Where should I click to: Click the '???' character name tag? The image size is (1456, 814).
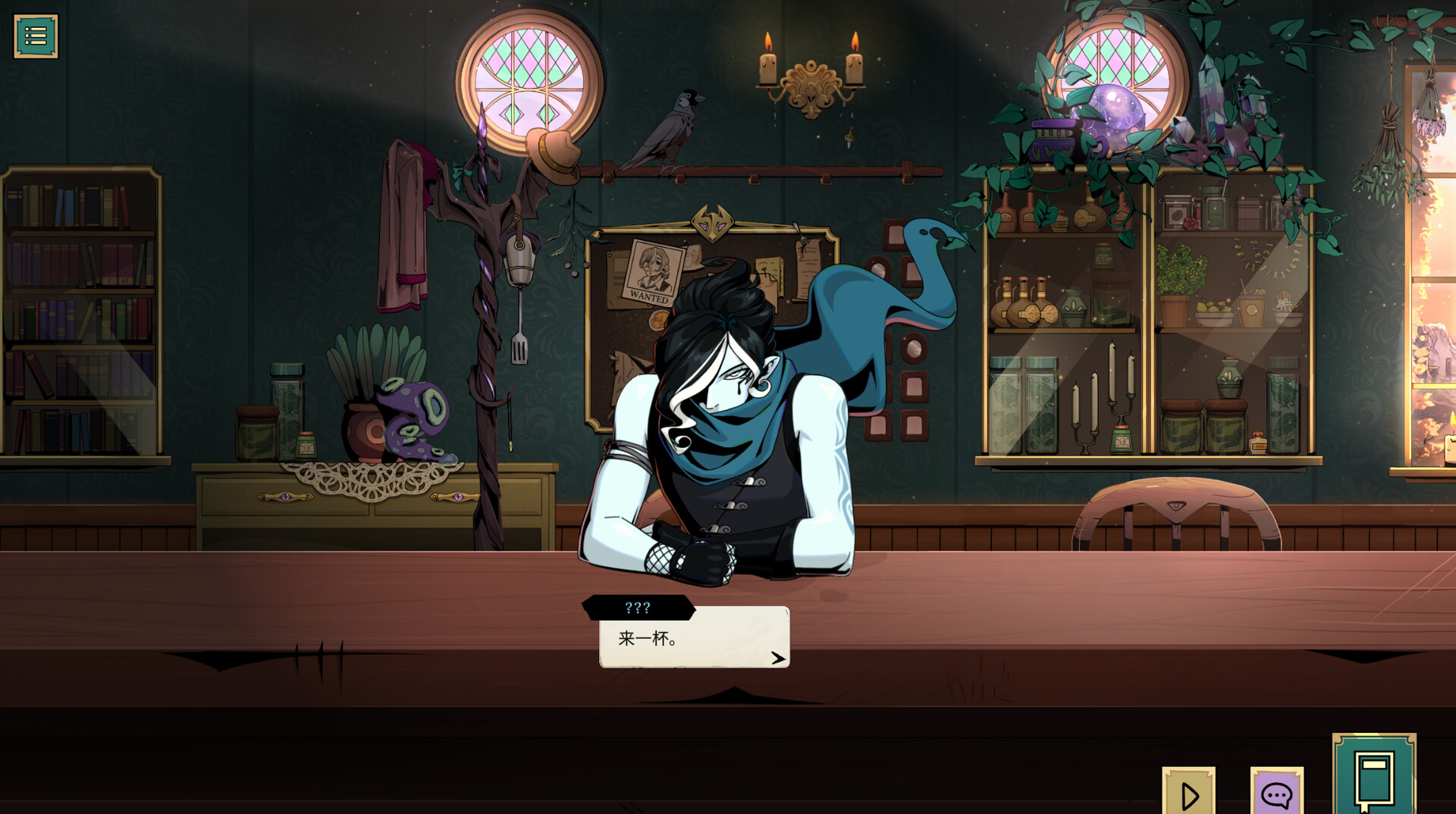point(638,606)
